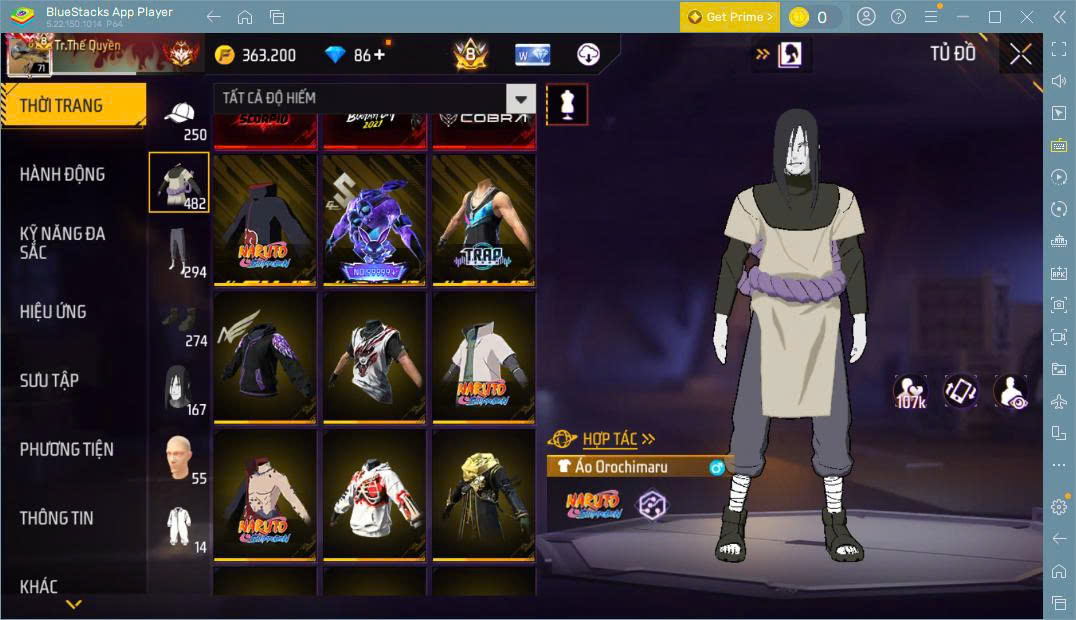Viewport: 1076px width, 620px height.
Task: Select the golden armor top item
Action: coord(484,495)
